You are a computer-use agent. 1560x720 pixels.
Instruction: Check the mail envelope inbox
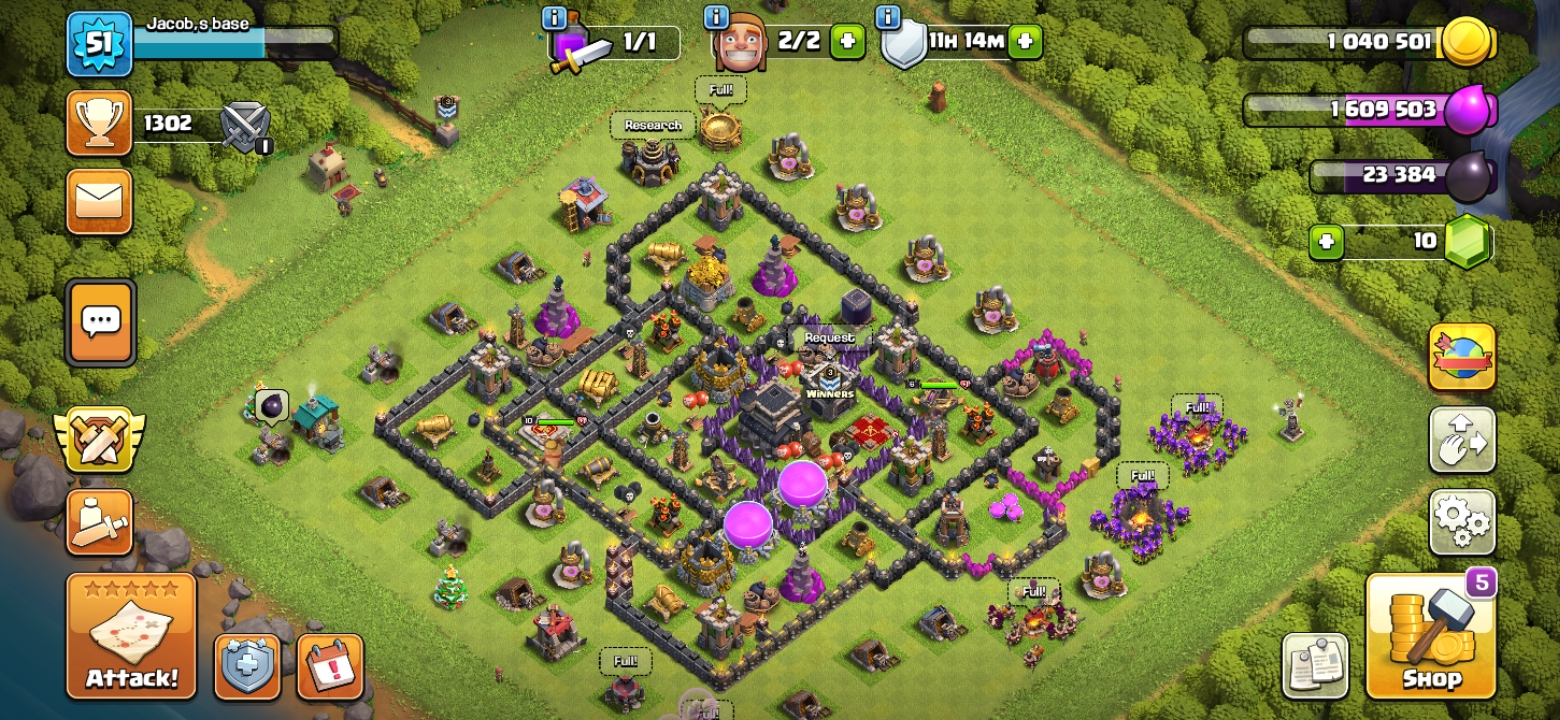point(99,201)
